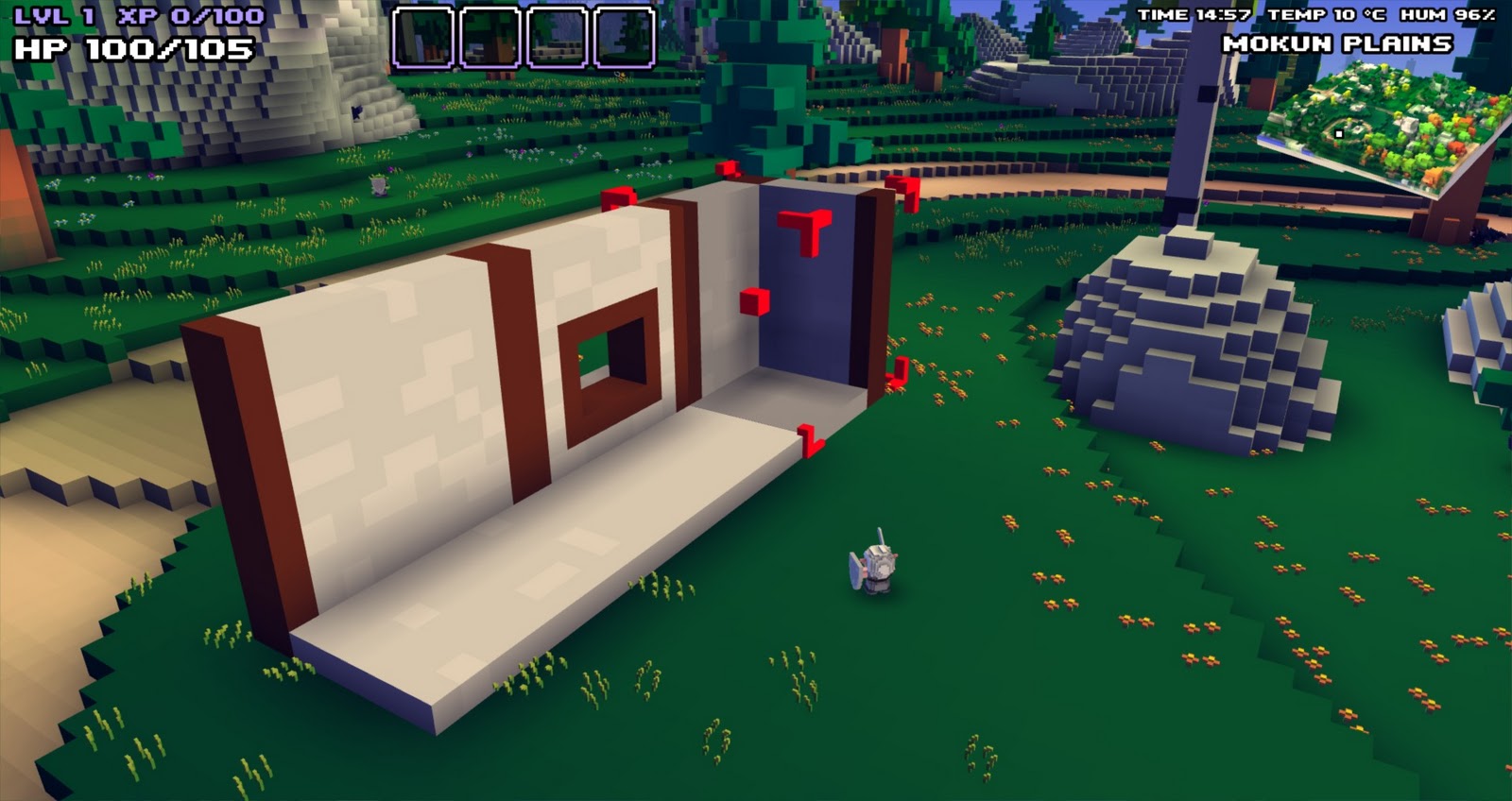Click the HUM 96% humidity indicator
The width and height of the screenshot is (1512, 801).
(x=1447, y=14)
